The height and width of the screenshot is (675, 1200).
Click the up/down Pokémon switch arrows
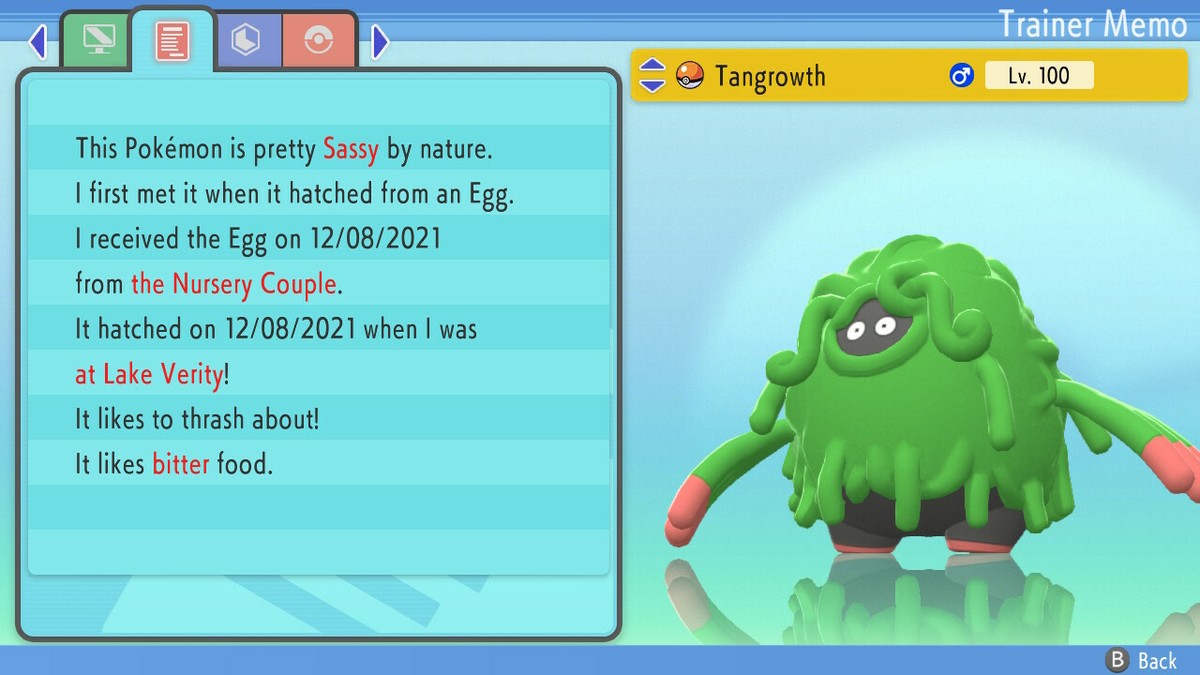tap(652, 76)
